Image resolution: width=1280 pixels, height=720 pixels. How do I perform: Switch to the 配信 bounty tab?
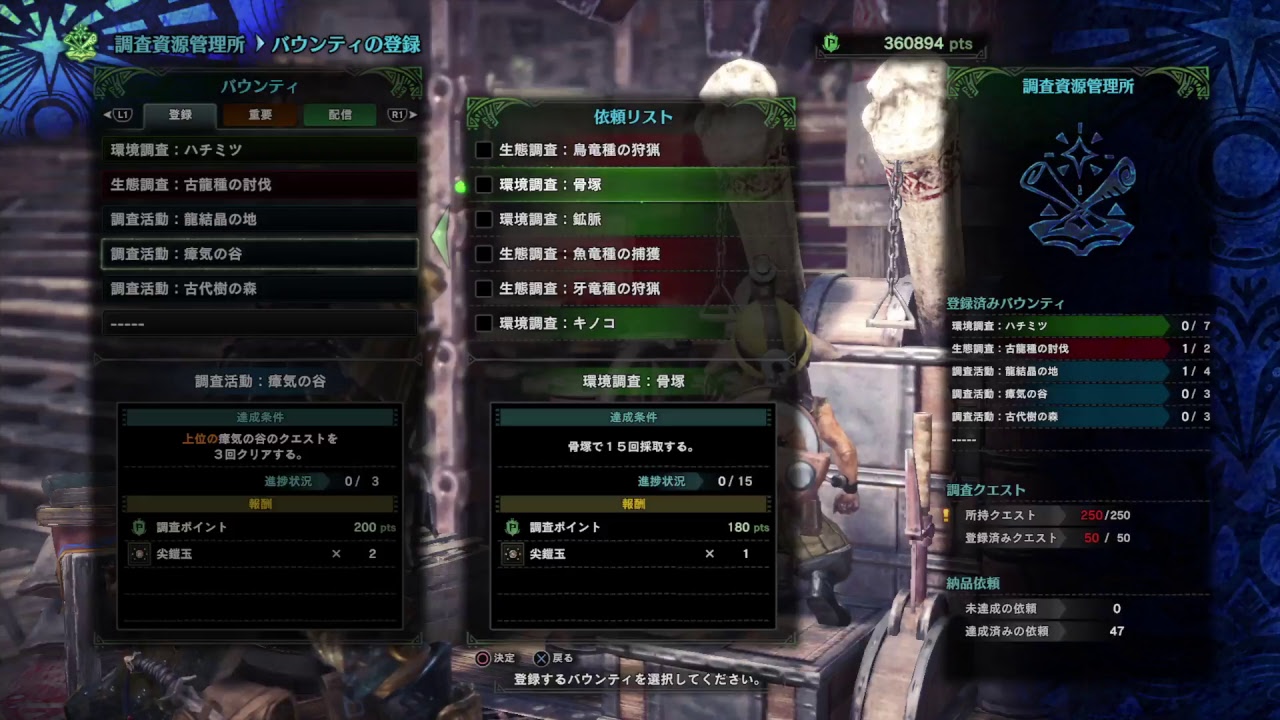pos(340,115)
